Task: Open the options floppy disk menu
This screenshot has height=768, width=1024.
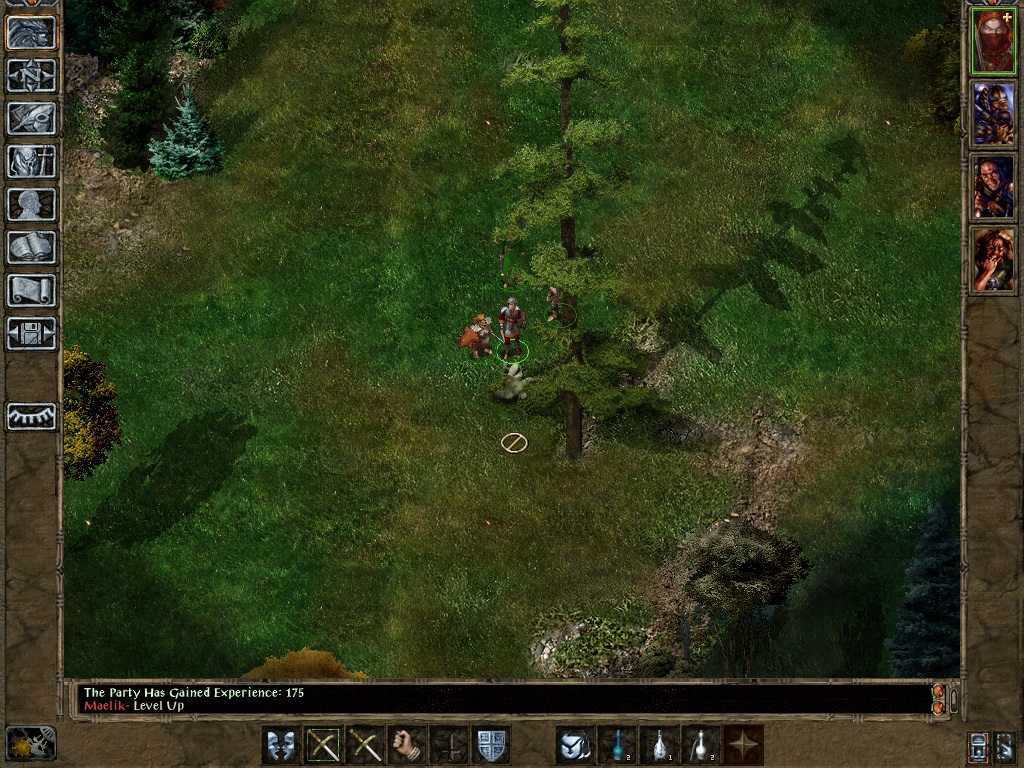Action: (x=32, y=334)
